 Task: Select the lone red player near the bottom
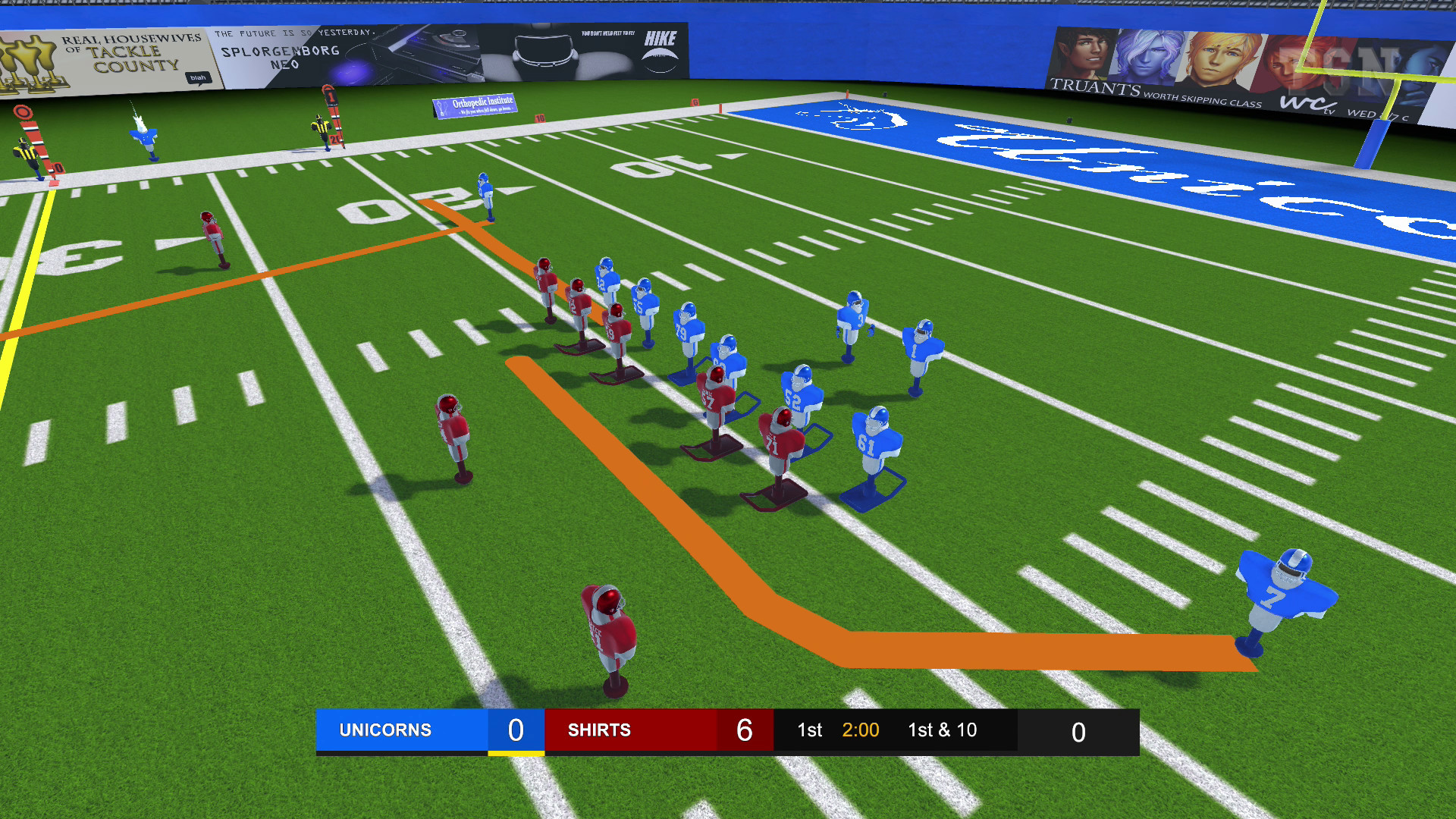point(607,629)
